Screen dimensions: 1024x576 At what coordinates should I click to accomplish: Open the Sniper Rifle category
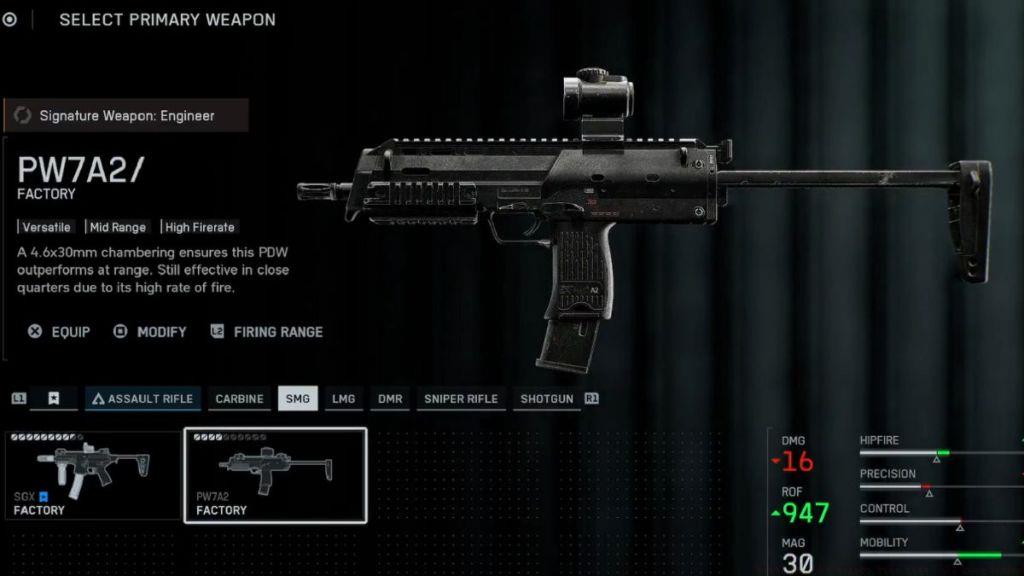pos(460,399)
